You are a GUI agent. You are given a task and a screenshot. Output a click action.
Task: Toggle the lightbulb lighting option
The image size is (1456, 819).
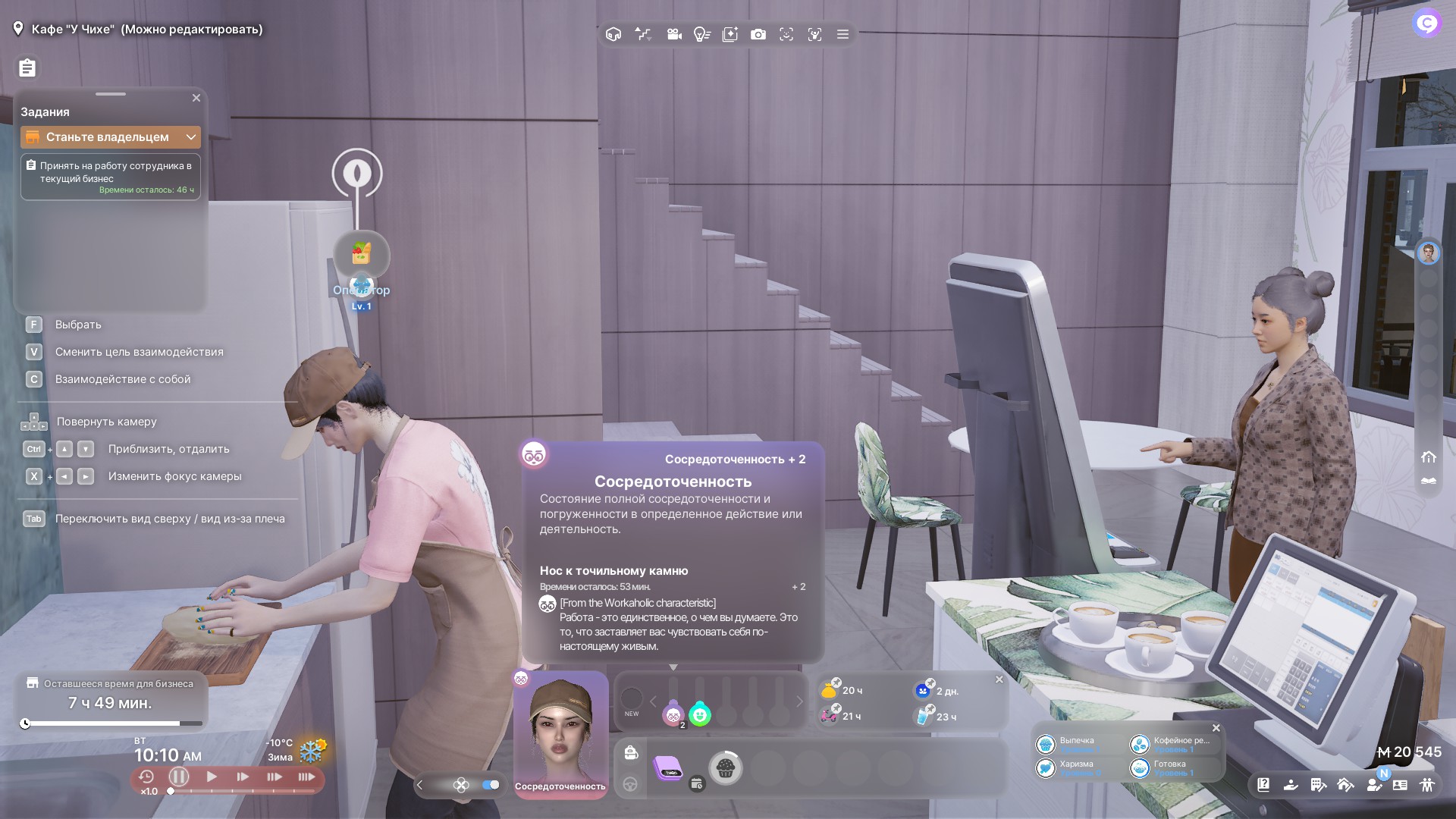point(701,35)
